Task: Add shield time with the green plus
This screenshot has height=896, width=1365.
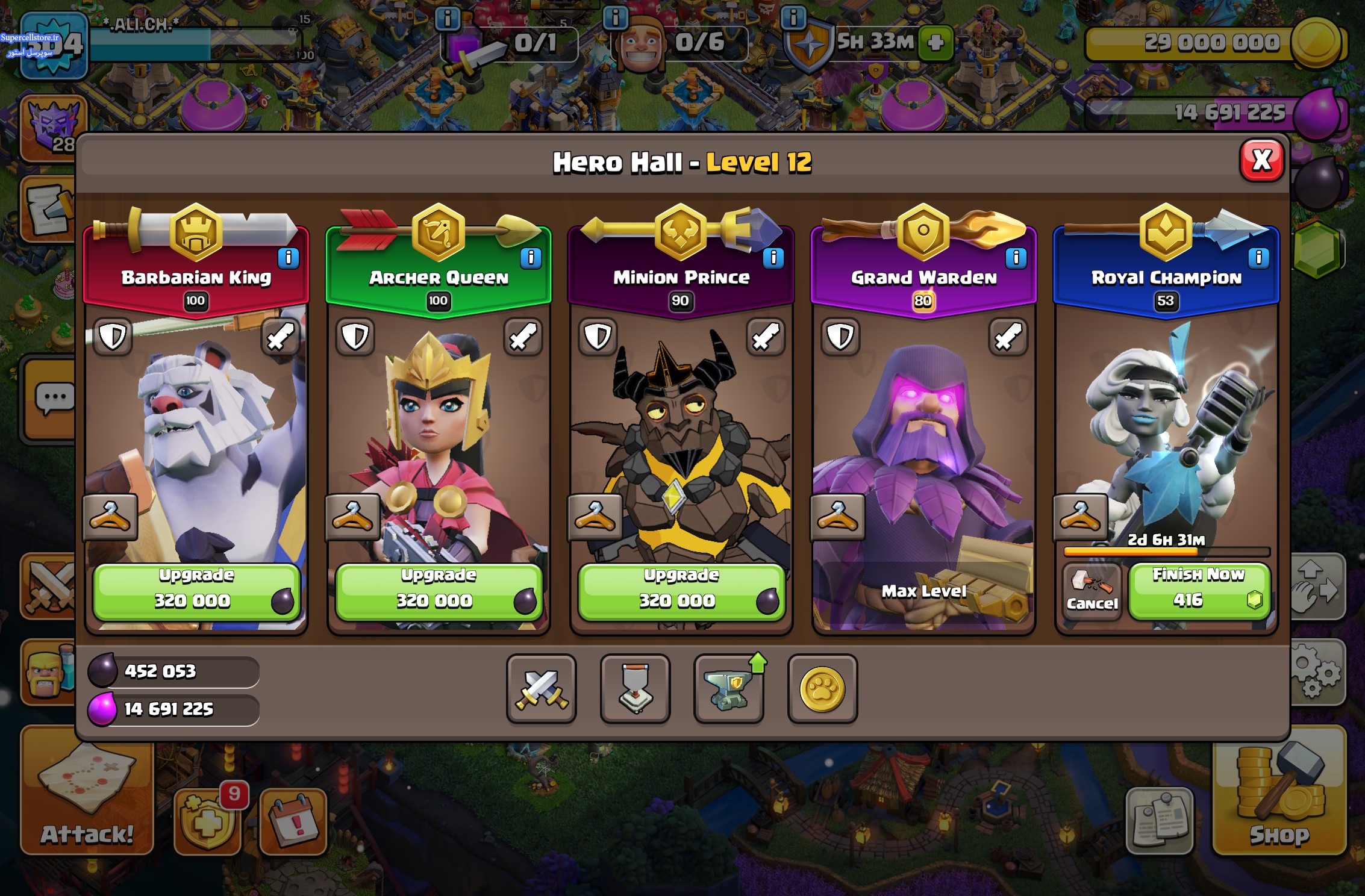Action: click(x=936, y=42)
